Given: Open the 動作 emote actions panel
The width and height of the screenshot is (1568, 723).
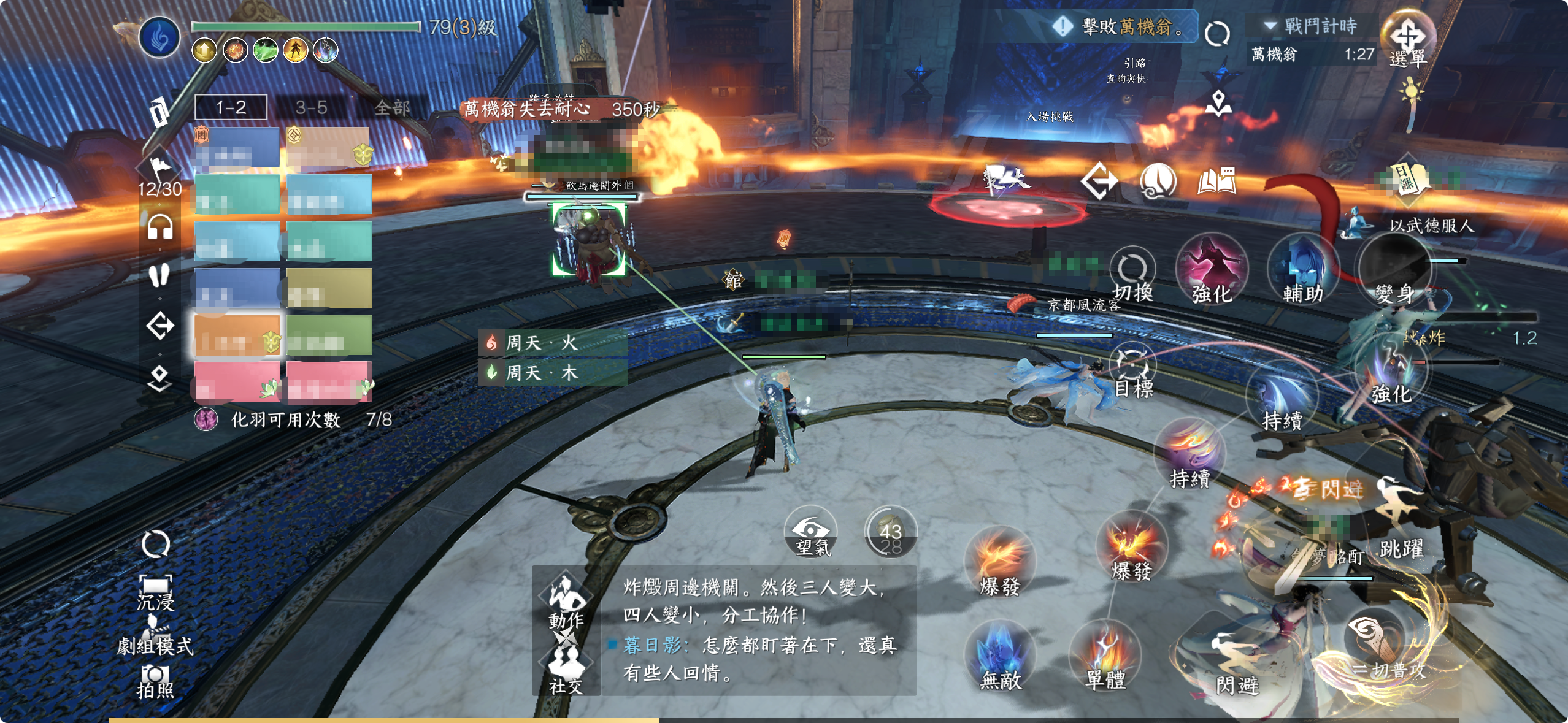Looking at the screenshot, I should 566,601.
